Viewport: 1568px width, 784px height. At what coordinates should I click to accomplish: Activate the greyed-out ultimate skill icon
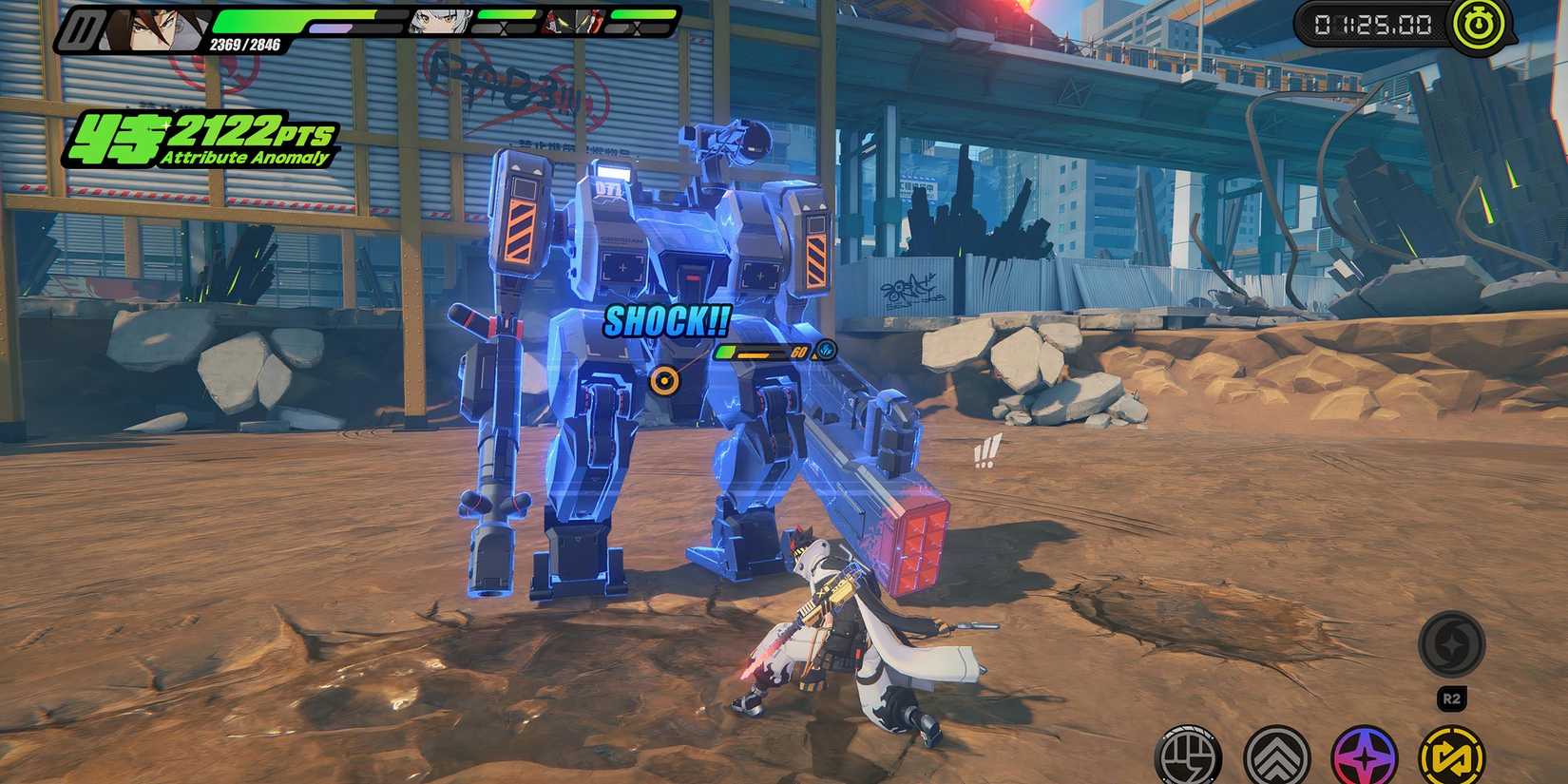tap(1451, 644)
